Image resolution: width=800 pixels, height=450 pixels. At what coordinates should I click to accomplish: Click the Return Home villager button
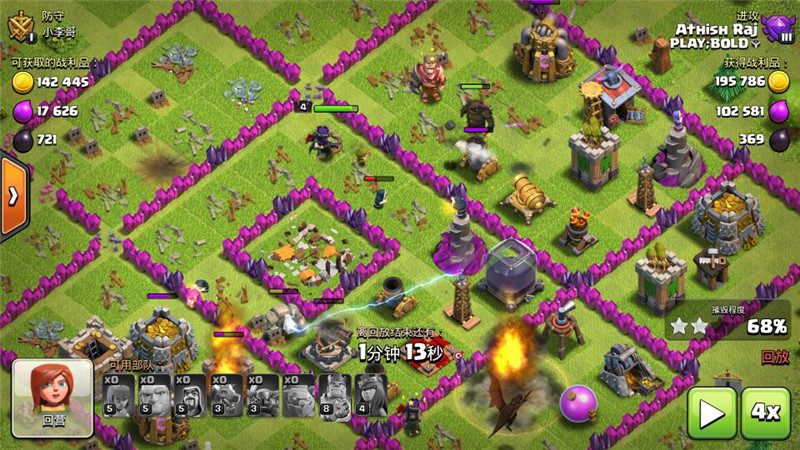(x=52, y=397)
